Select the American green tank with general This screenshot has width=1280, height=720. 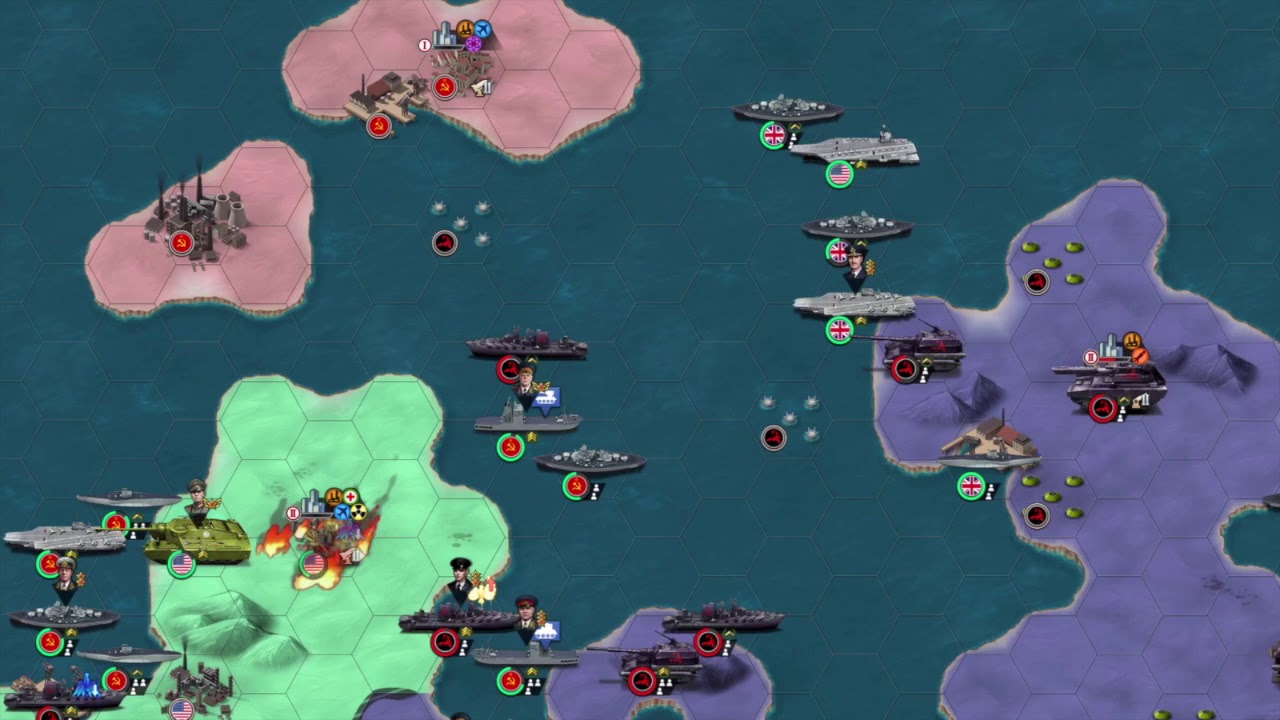195,540
